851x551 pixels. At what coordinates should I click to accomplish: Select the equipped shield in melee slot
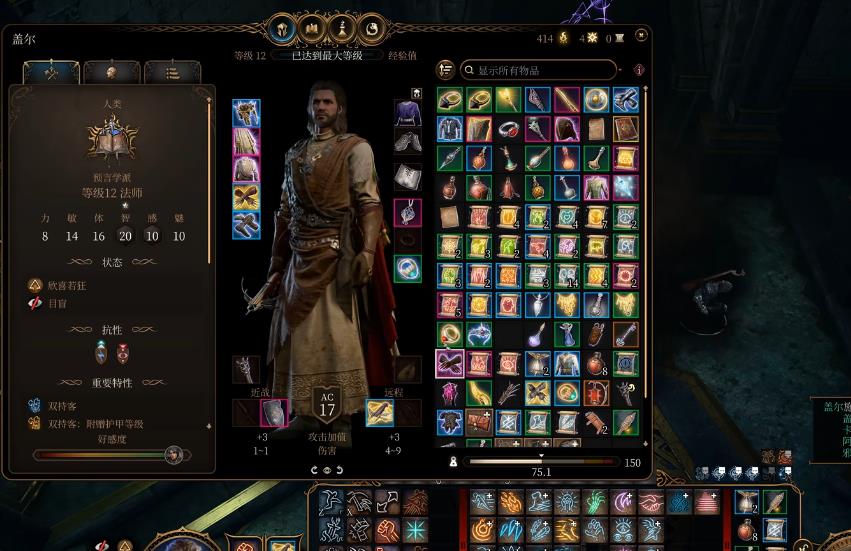click(x=274, y=412)
